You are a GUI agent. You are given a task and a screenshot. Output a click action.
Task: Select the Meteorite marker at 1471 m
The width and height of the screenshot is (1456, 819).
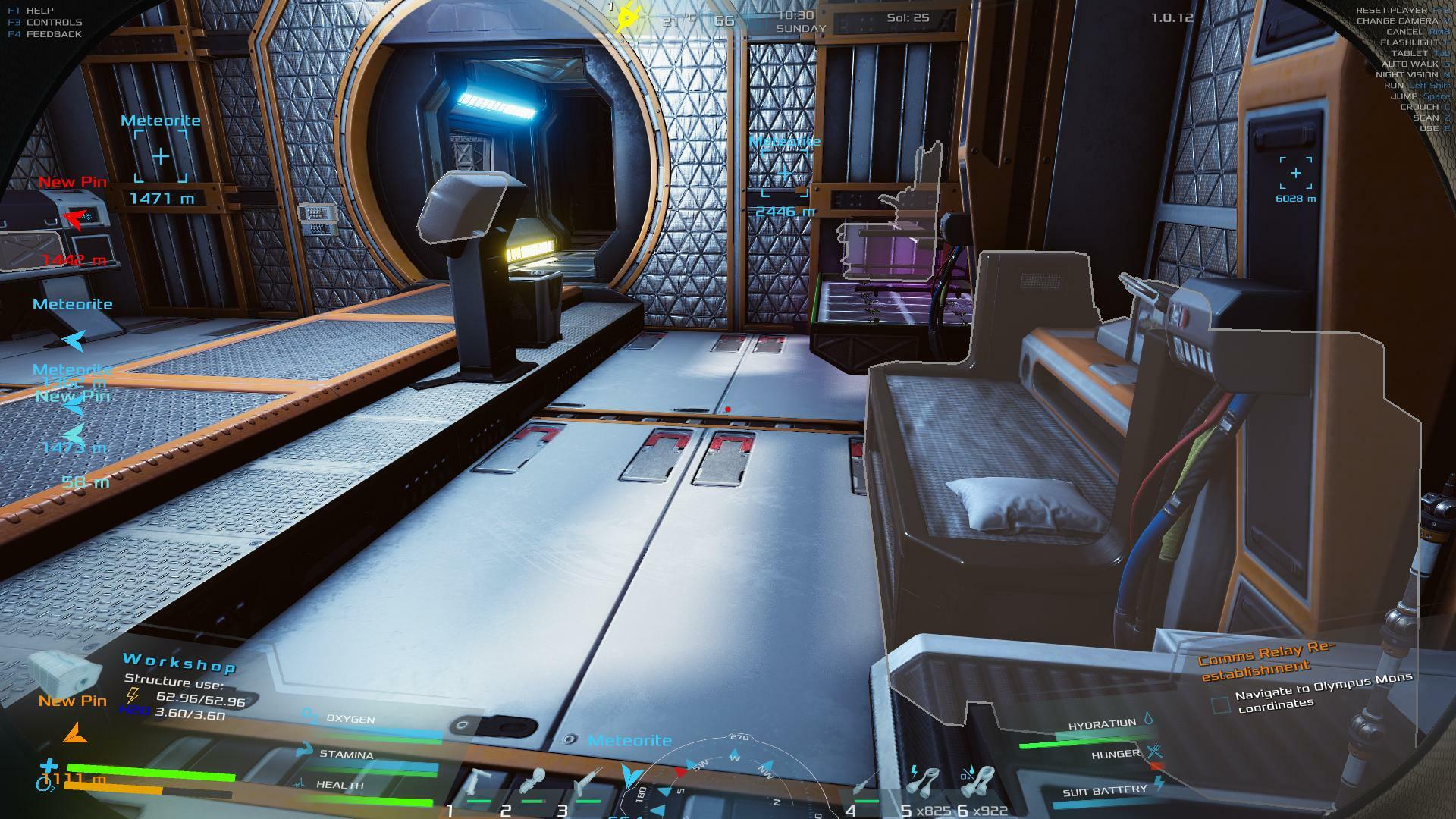[161, 157]
